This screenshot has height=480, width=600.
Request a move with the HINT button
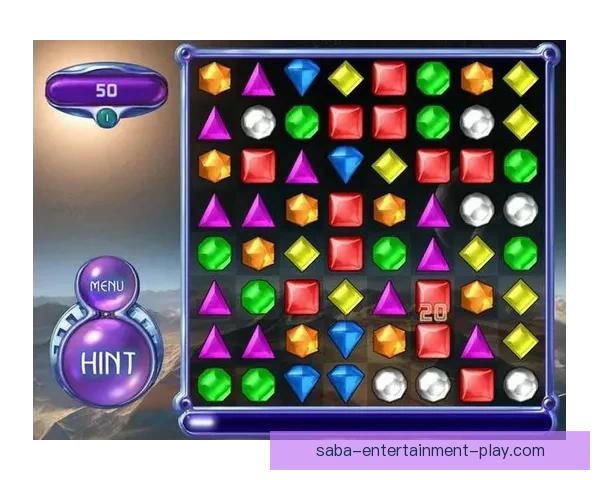click(108, 358)
